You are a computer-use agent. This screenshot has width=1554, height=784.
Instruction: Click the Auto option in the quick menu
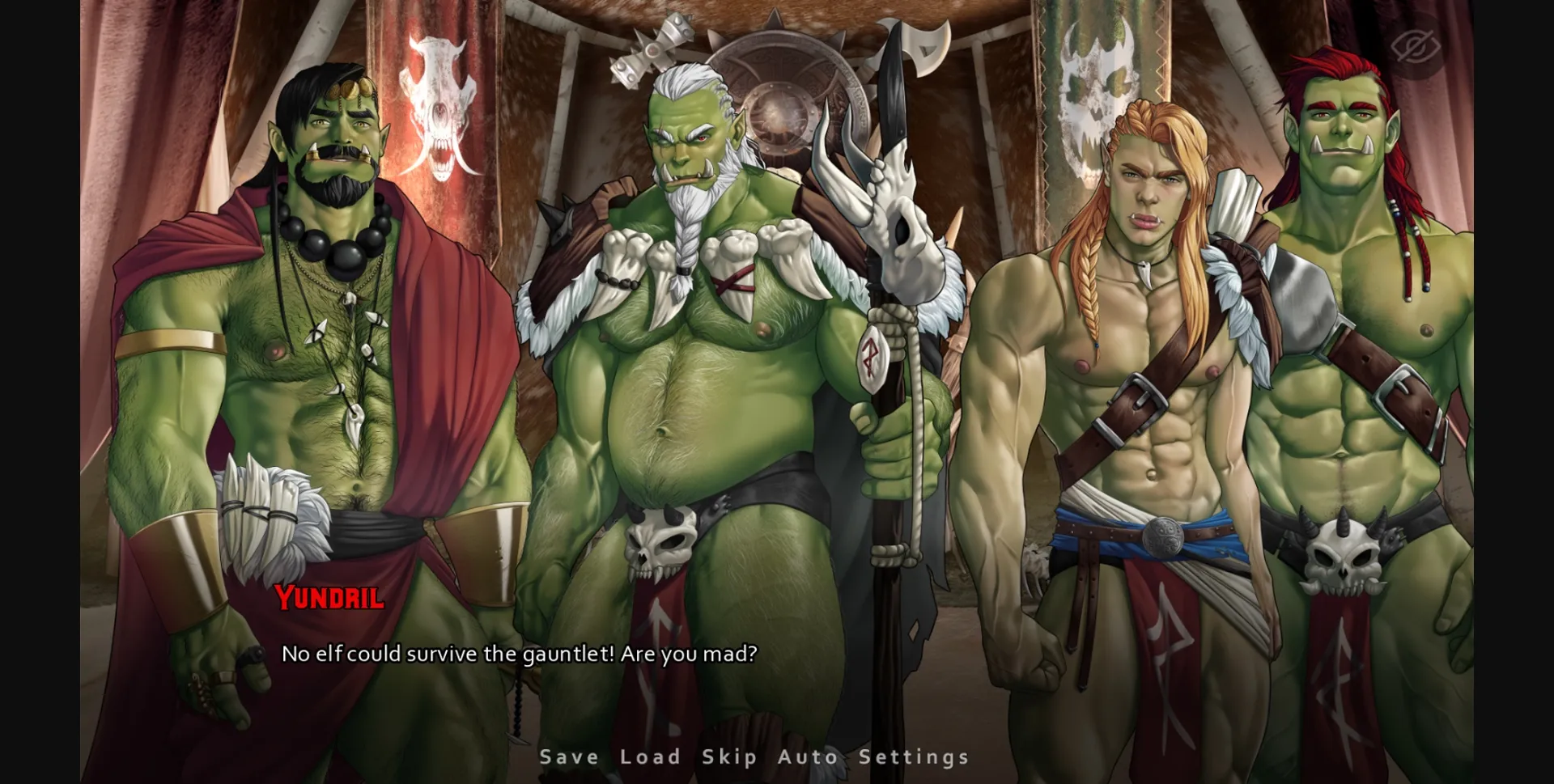pyautogui.click(x=807, y=756)
